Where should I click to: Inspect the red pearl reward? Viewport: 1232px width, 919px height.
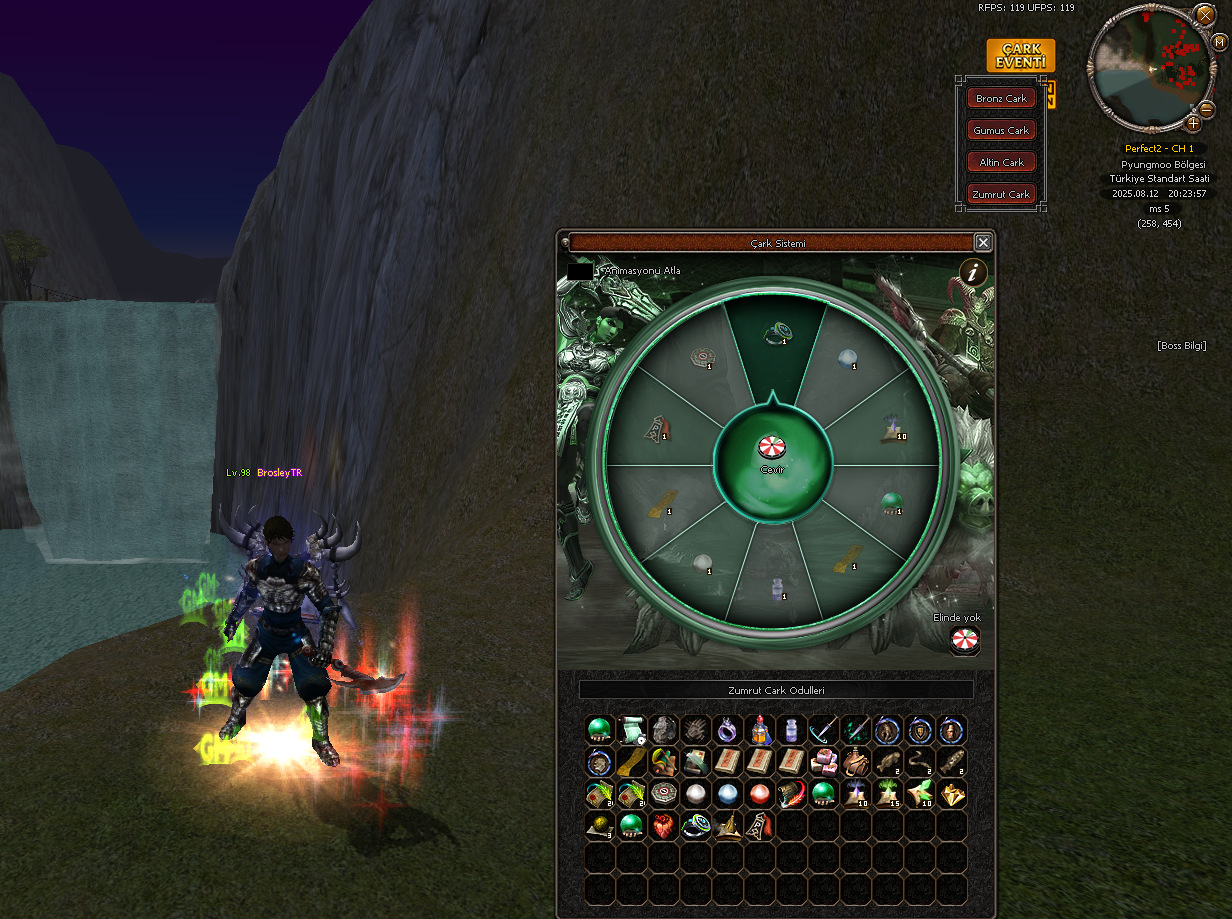[x=759, y=794]
